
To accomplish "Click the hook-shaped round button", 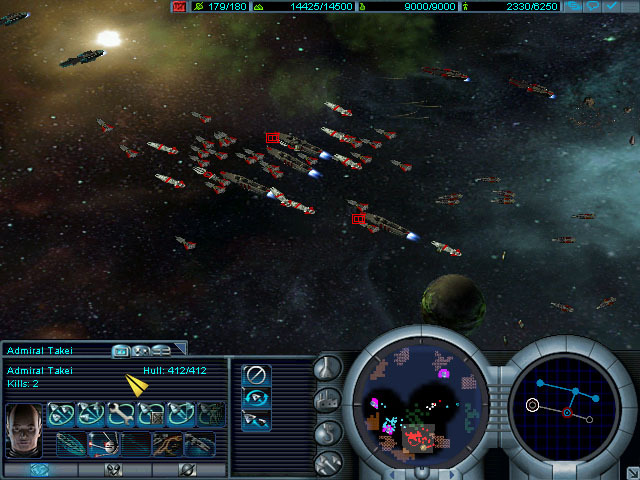I will [328, 432].
